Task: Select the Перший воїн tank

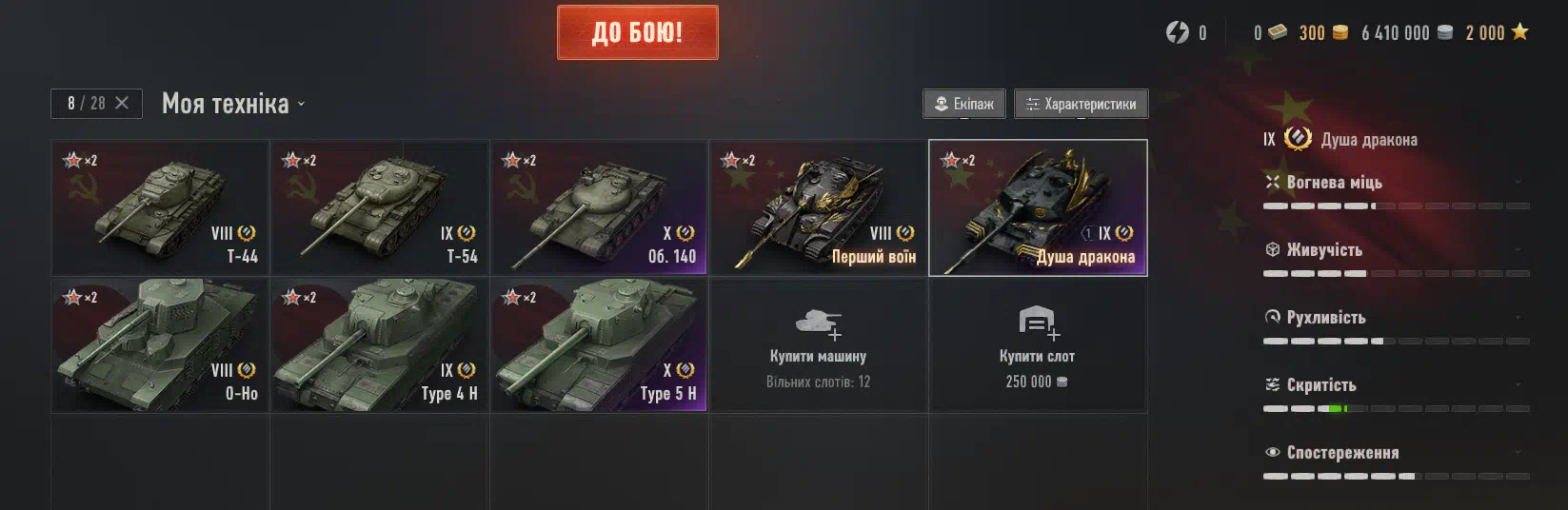Action: 818,207
